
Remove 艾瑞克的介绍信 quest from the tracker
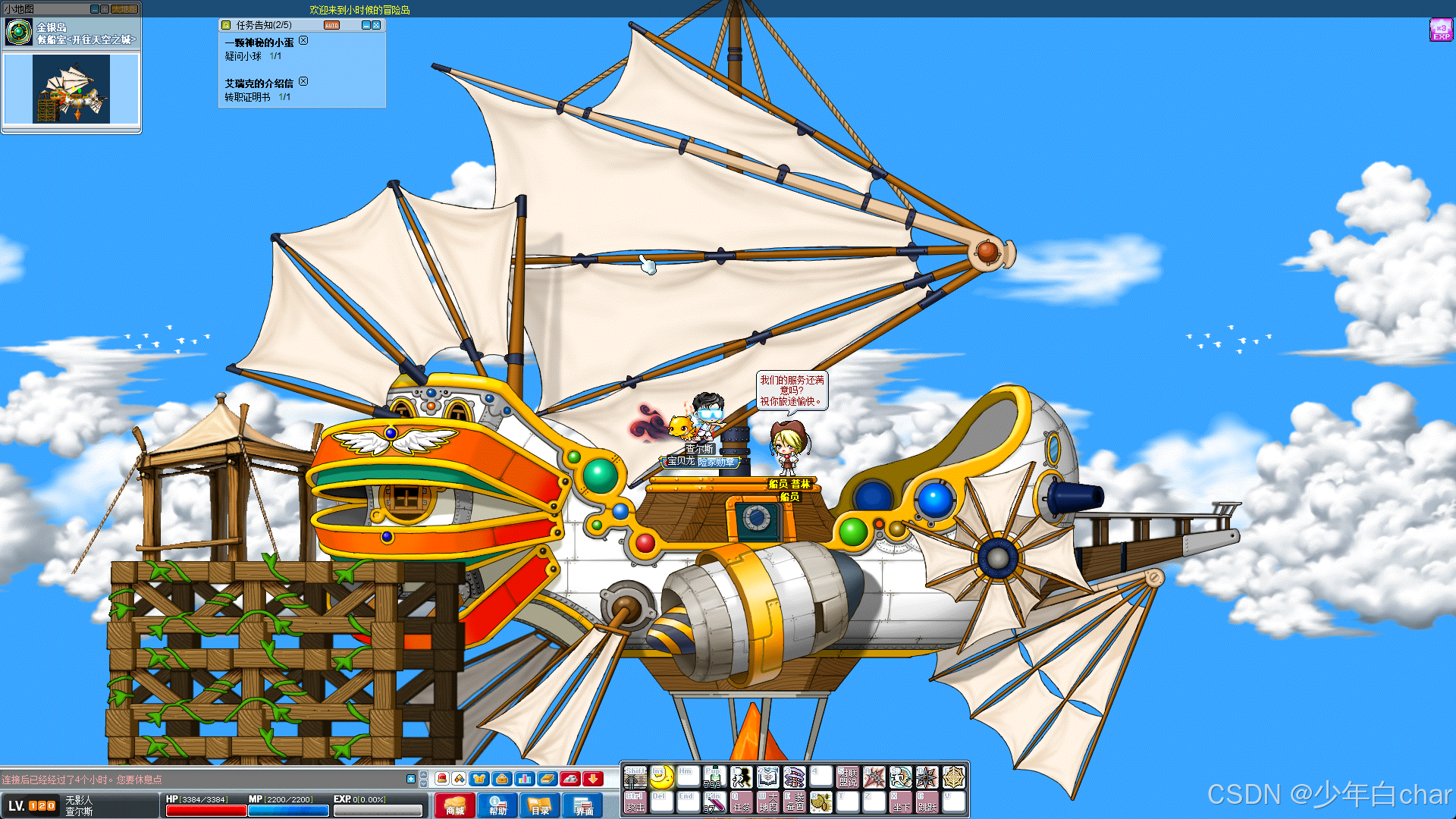pyautogui.click(x=303, y=82)
